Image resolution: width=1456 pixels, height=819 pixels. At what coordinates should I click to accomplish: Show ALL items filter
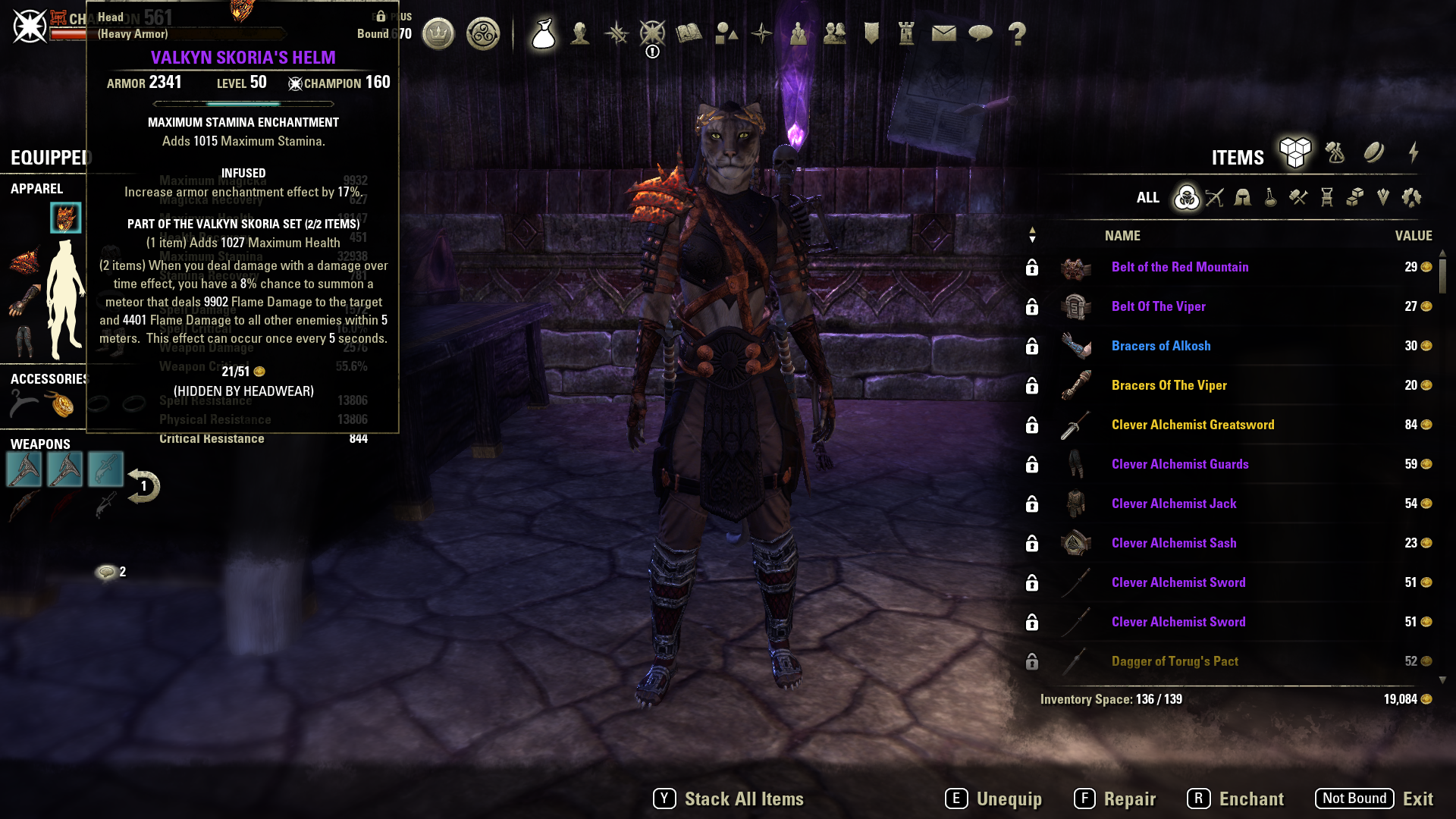pyautogui.click(x=1147, y=198)
